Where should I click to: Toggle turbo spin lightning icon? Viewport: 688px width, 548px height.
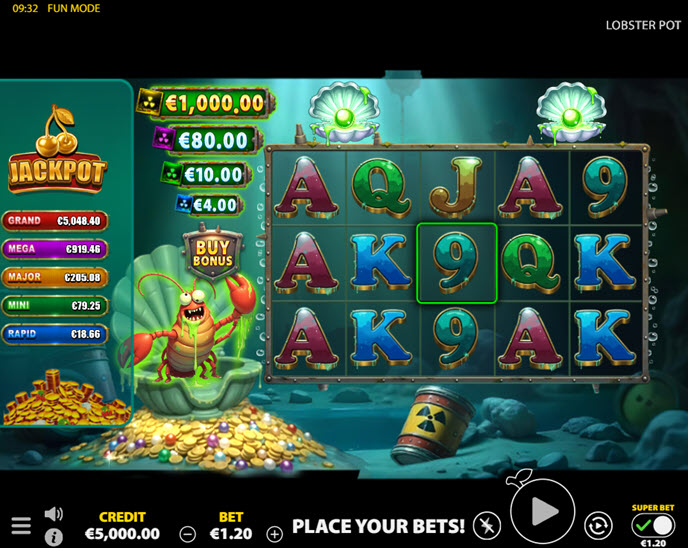487,526
